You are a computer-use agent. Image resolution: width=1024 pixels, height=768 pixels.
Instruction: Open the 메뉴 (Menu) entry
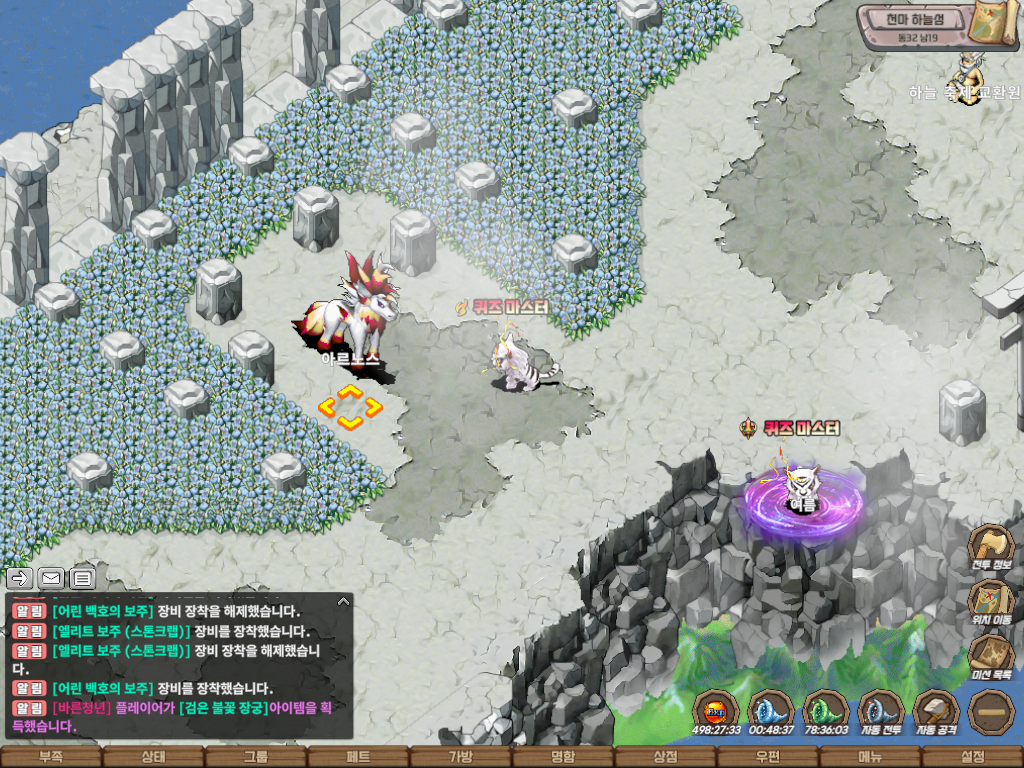870,757
